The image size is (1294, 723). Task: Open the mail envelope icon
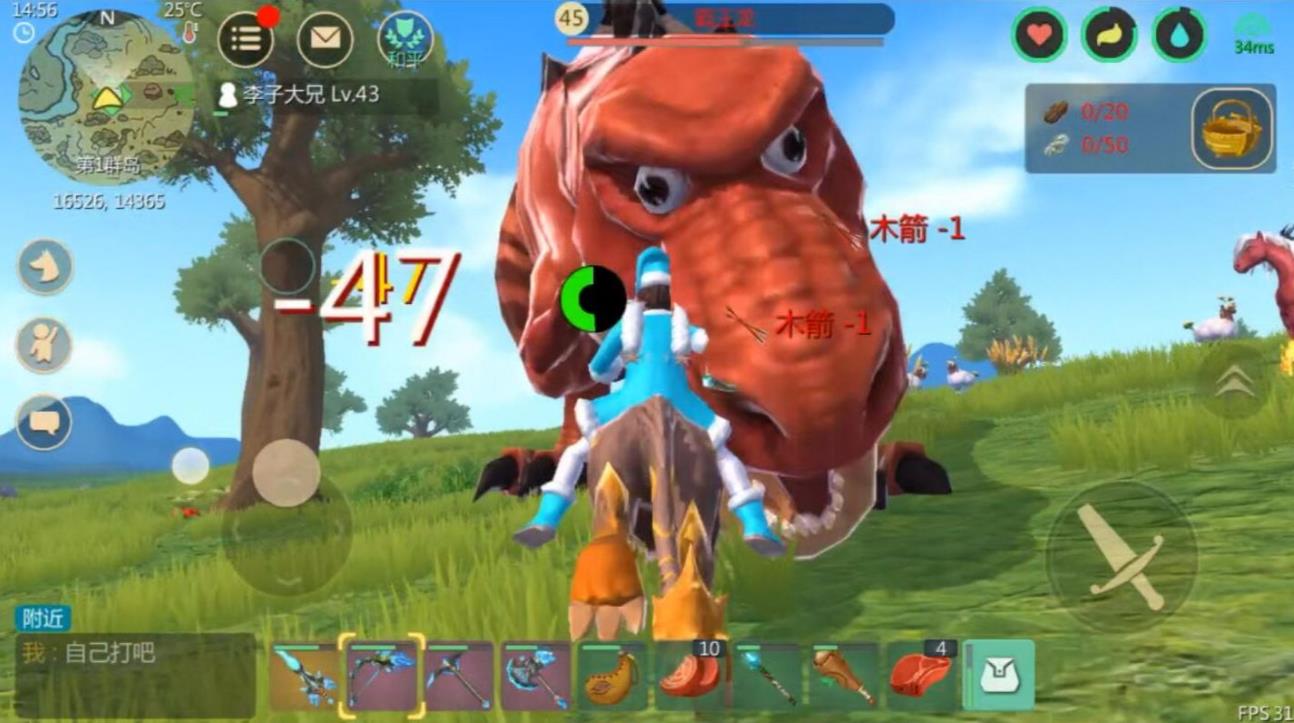point(325,40)
